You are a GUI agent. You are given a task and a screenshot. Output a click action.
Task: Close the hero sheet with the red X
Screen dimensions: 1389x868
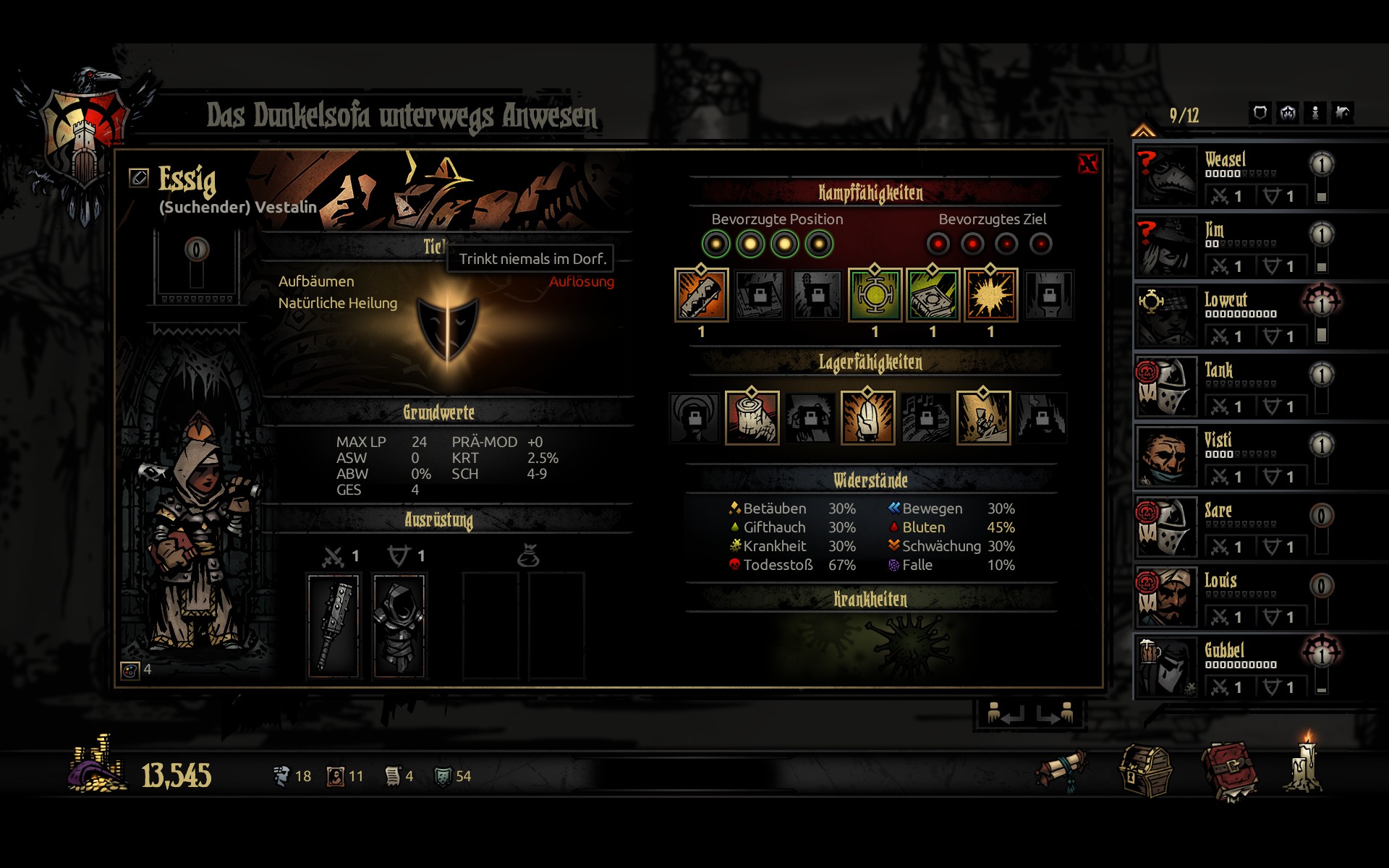1087,164
